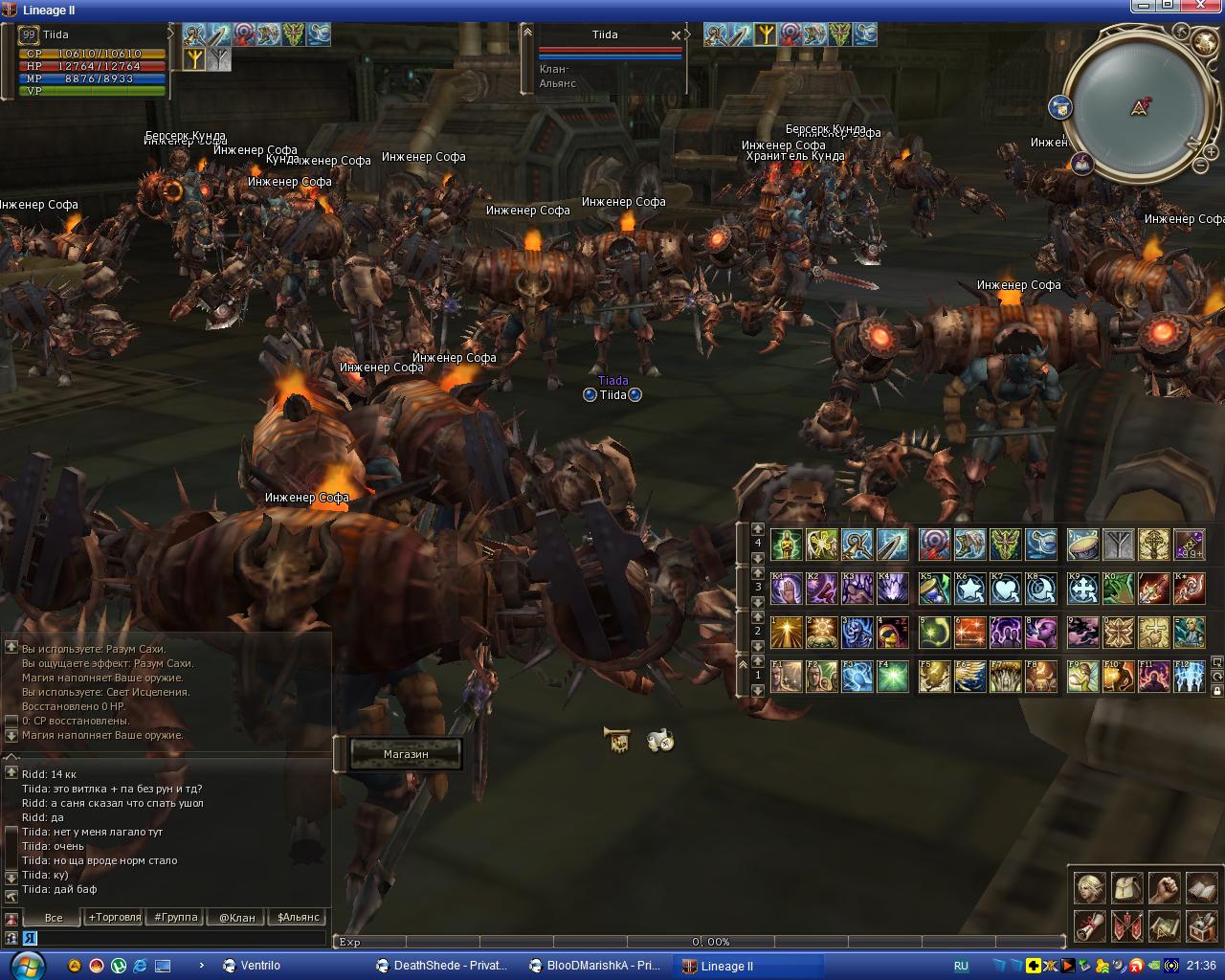Close the Tiida target window
The height and width of the screenshot is (980, 1225).
(x=676, y=35)
